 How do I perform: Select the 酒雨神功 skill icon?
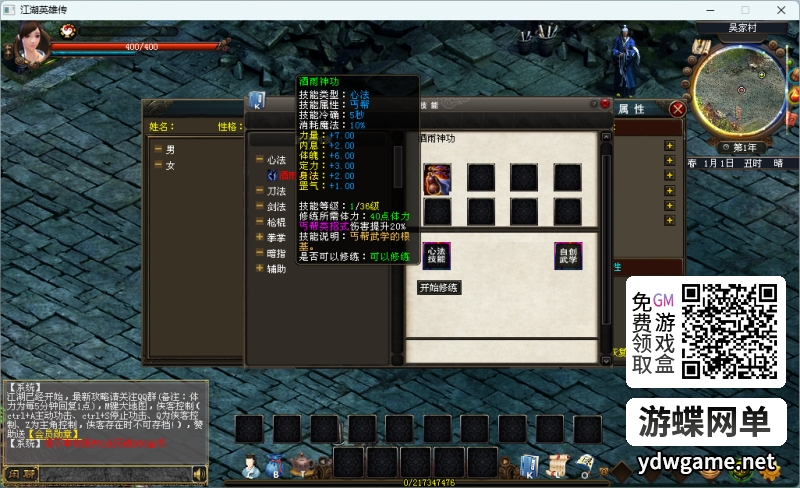pyautogui.click(x=437, y=176)
